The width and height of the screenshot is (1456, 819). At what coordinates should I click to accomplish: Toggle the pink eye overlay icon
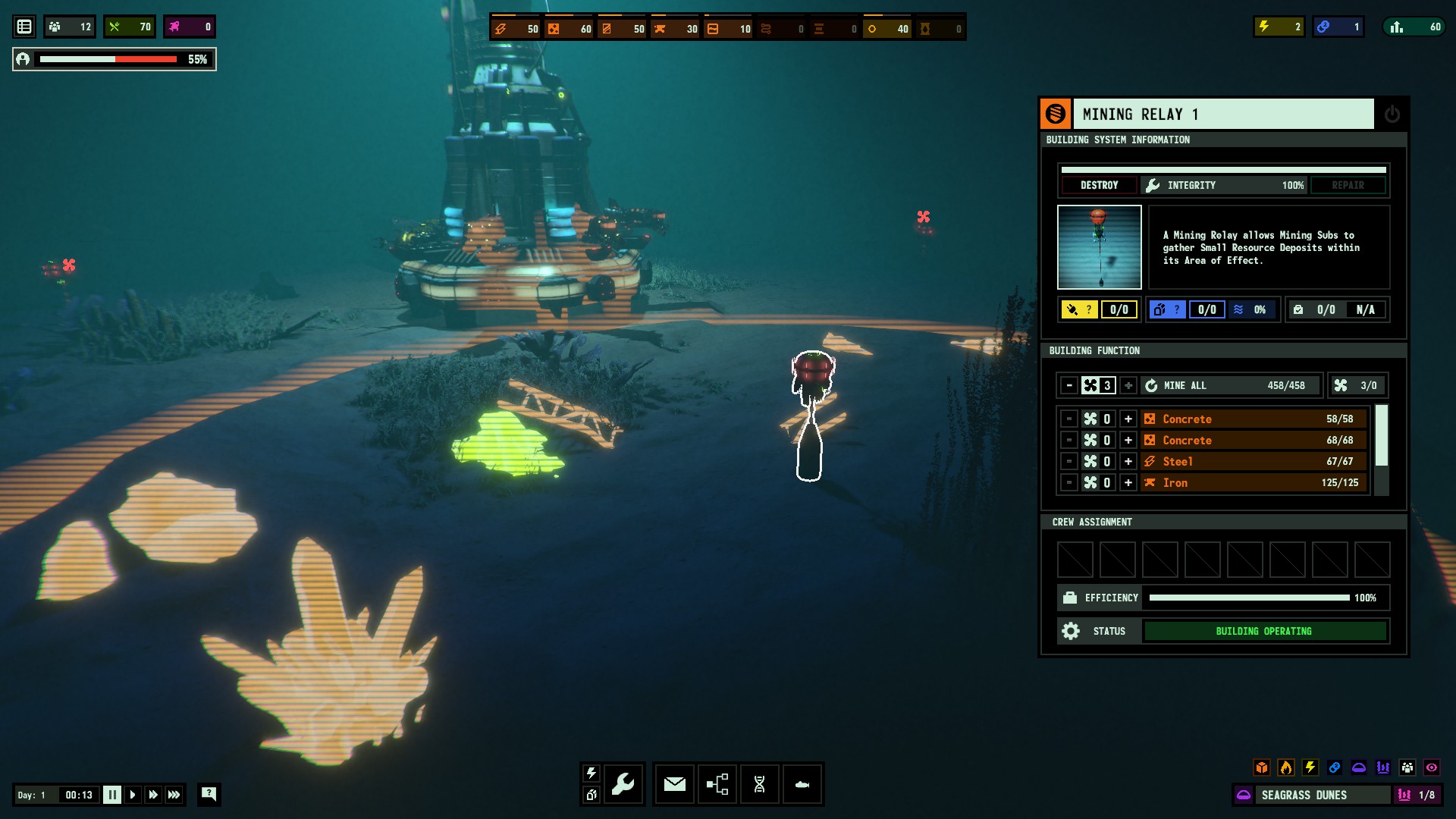pyautogui.click(x=1431, y=767)
